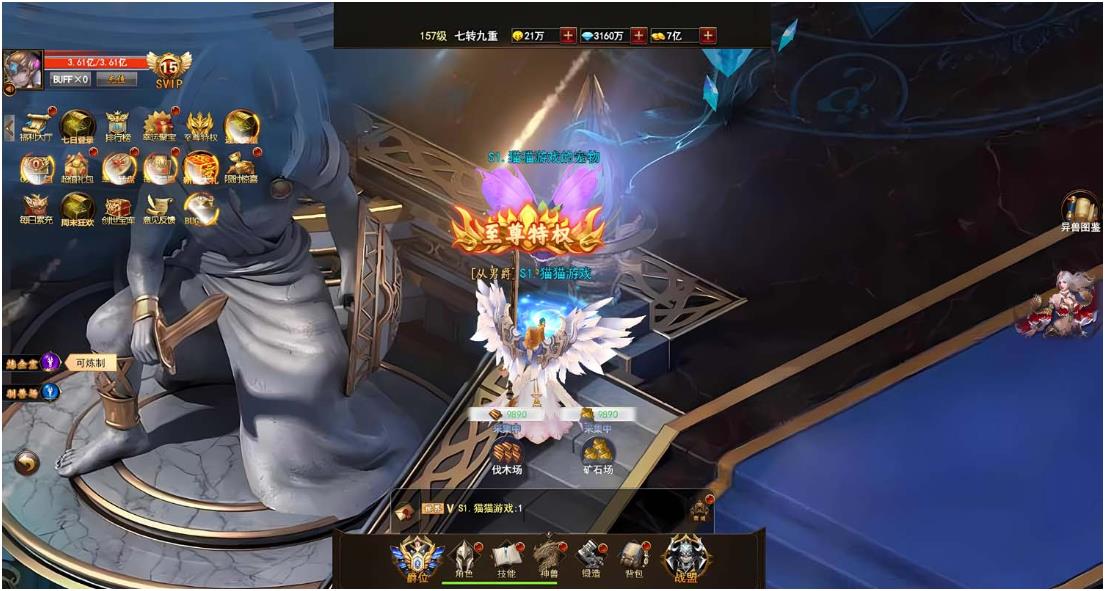
Task: Open the 意见反馈 feedback scroll
Action: click(159, 207)
